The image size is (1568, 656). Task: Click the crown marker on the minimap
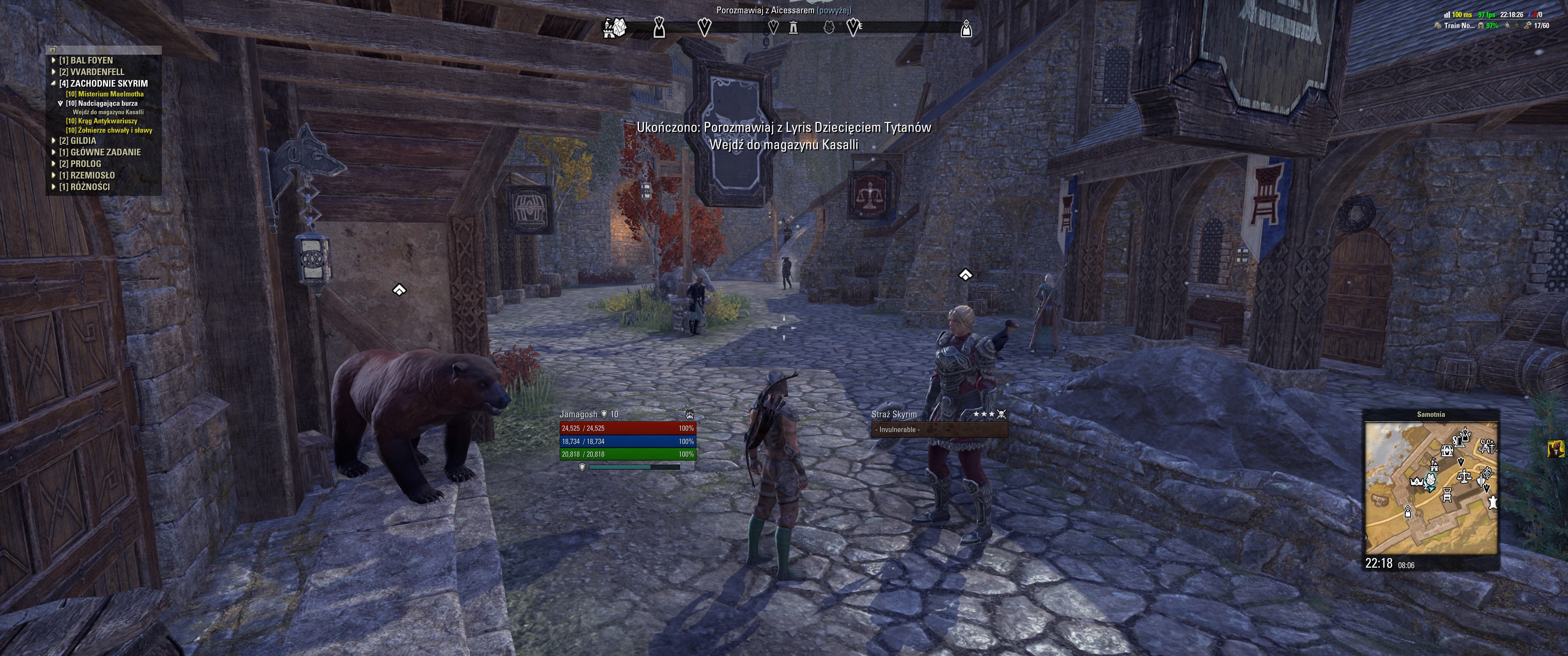pyautogui.click(x=1416, y=482)
